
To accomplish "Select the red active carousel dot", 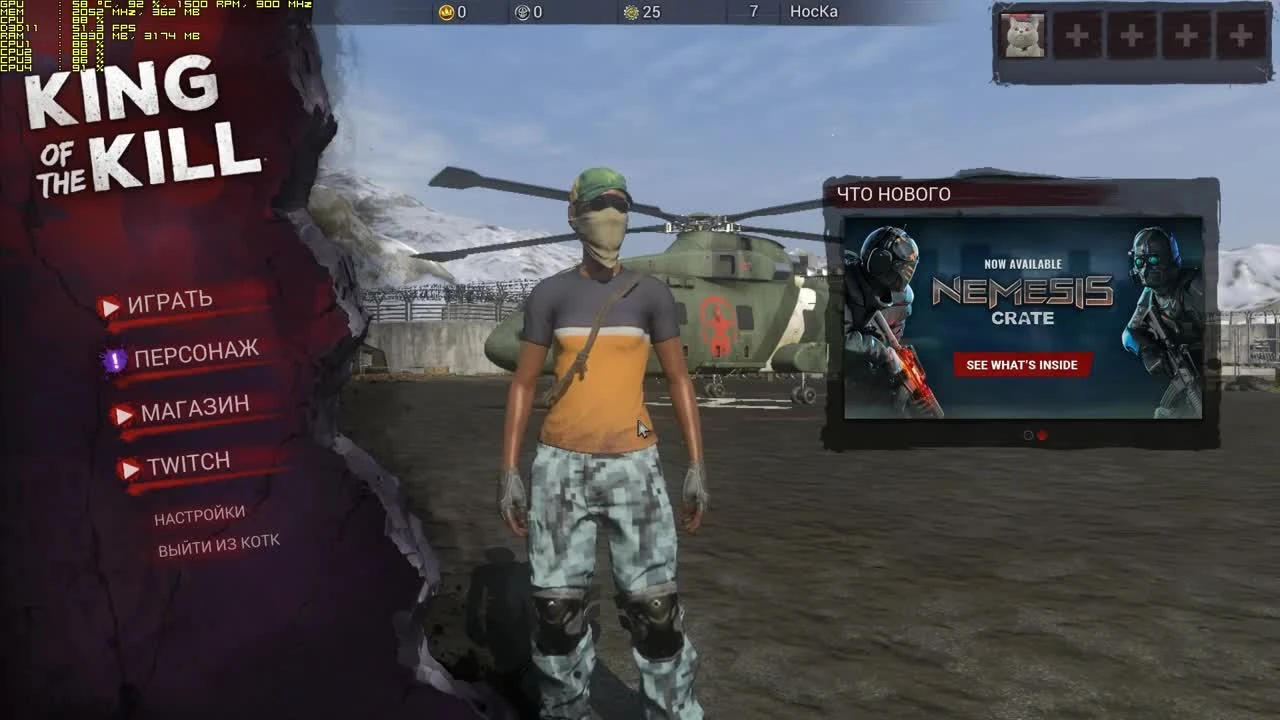I will (1040, 435).
